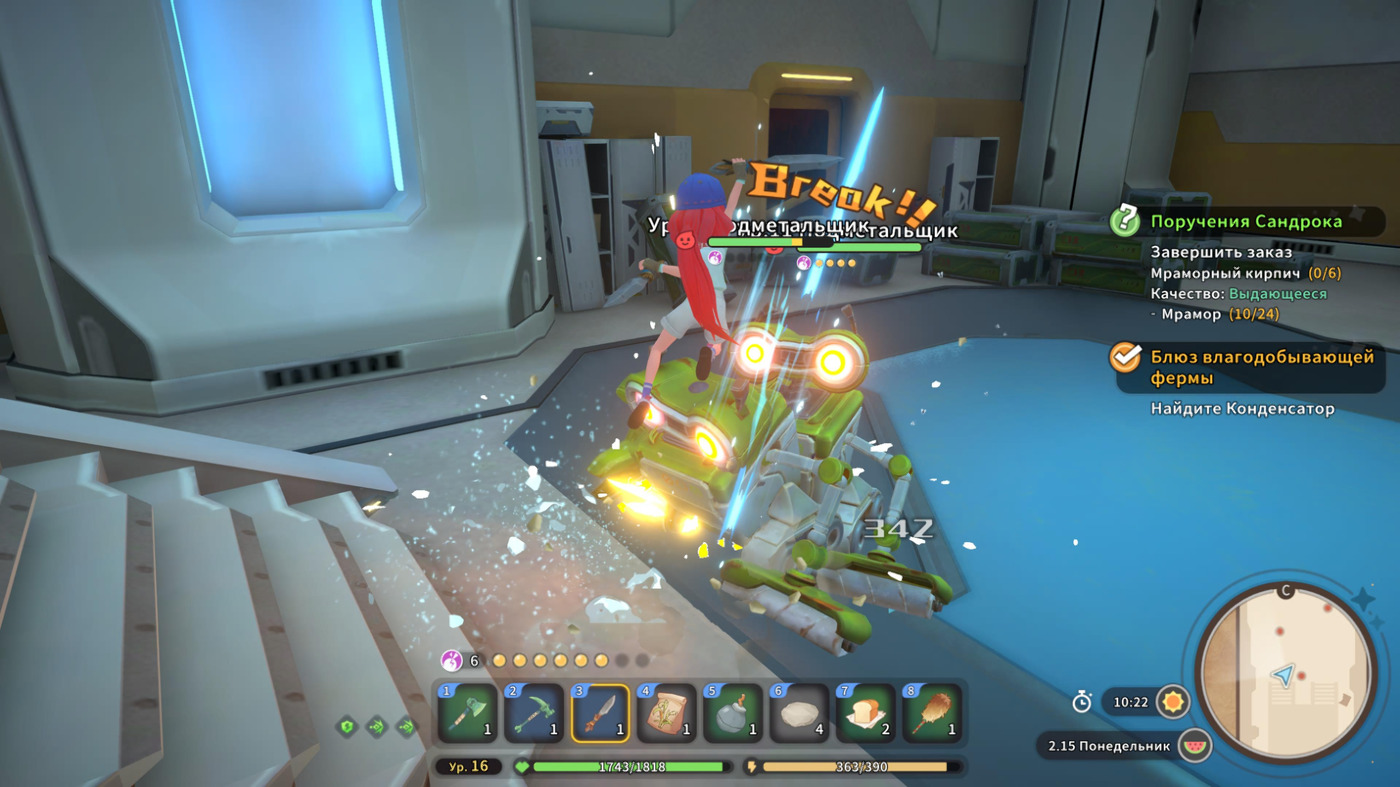The image size is (1400, 787).
Task: Select the feather duster in slot 8
Action: [932, 713]
